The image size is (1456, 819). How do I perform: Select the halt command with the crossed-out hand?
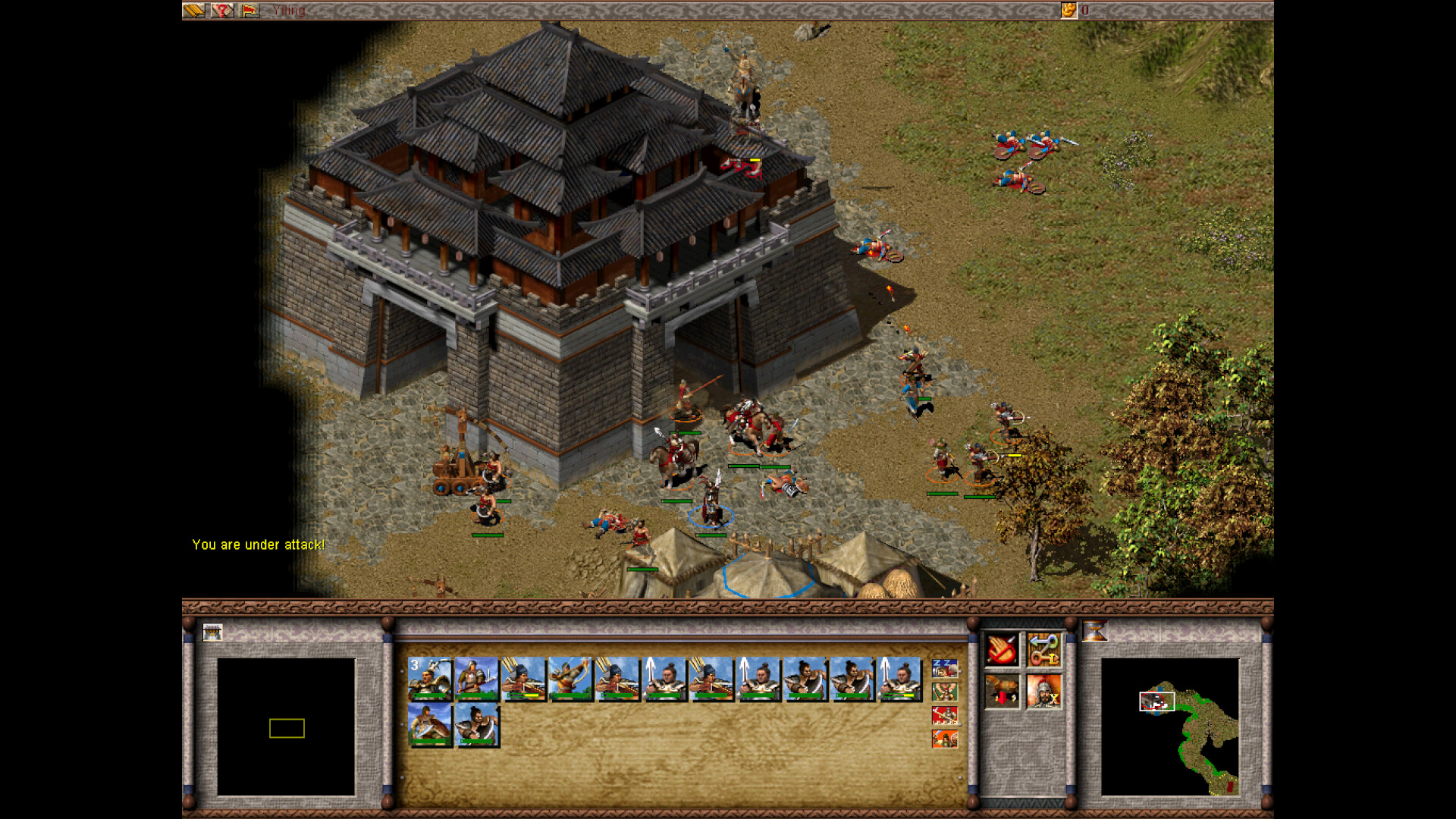point(1001,650)
